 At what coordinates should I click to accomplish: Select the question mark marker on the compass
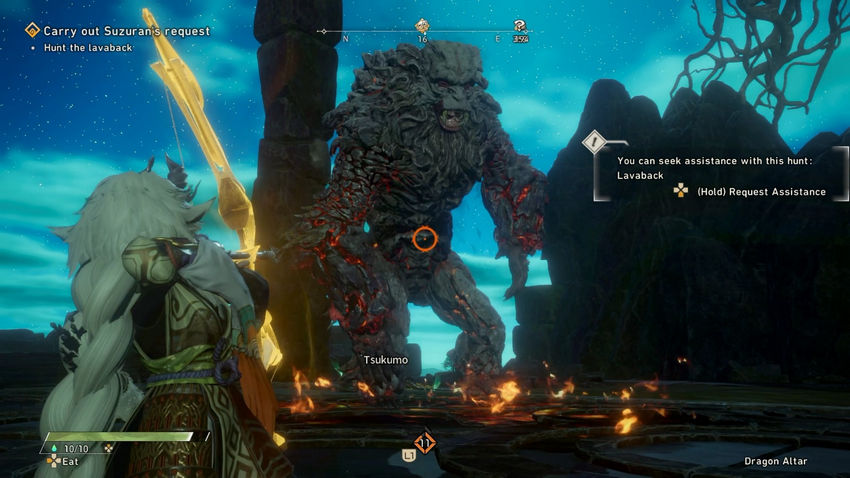click(520, 26)
